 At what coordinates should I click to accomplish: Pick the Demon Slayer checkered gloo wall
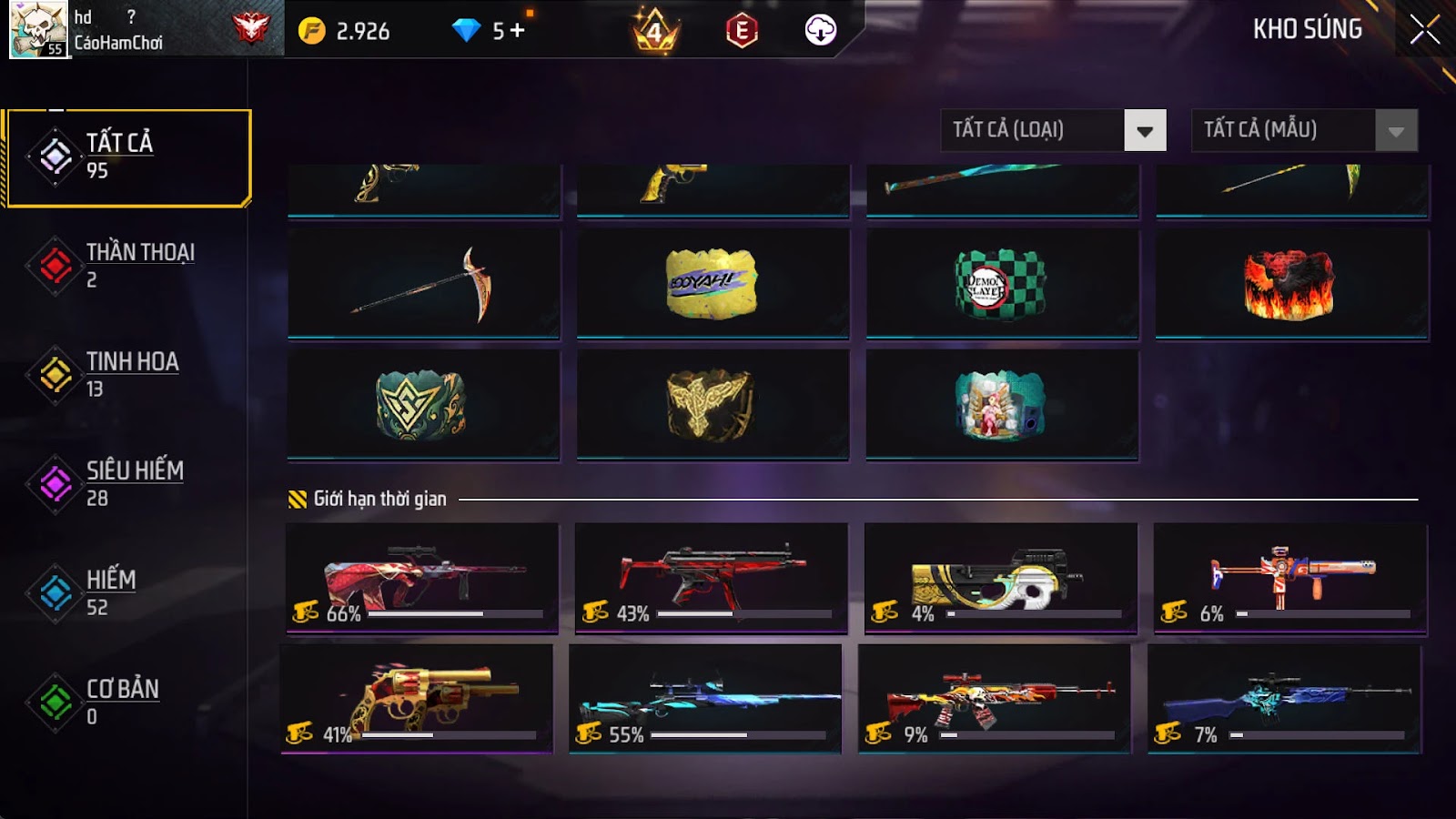1001,284
